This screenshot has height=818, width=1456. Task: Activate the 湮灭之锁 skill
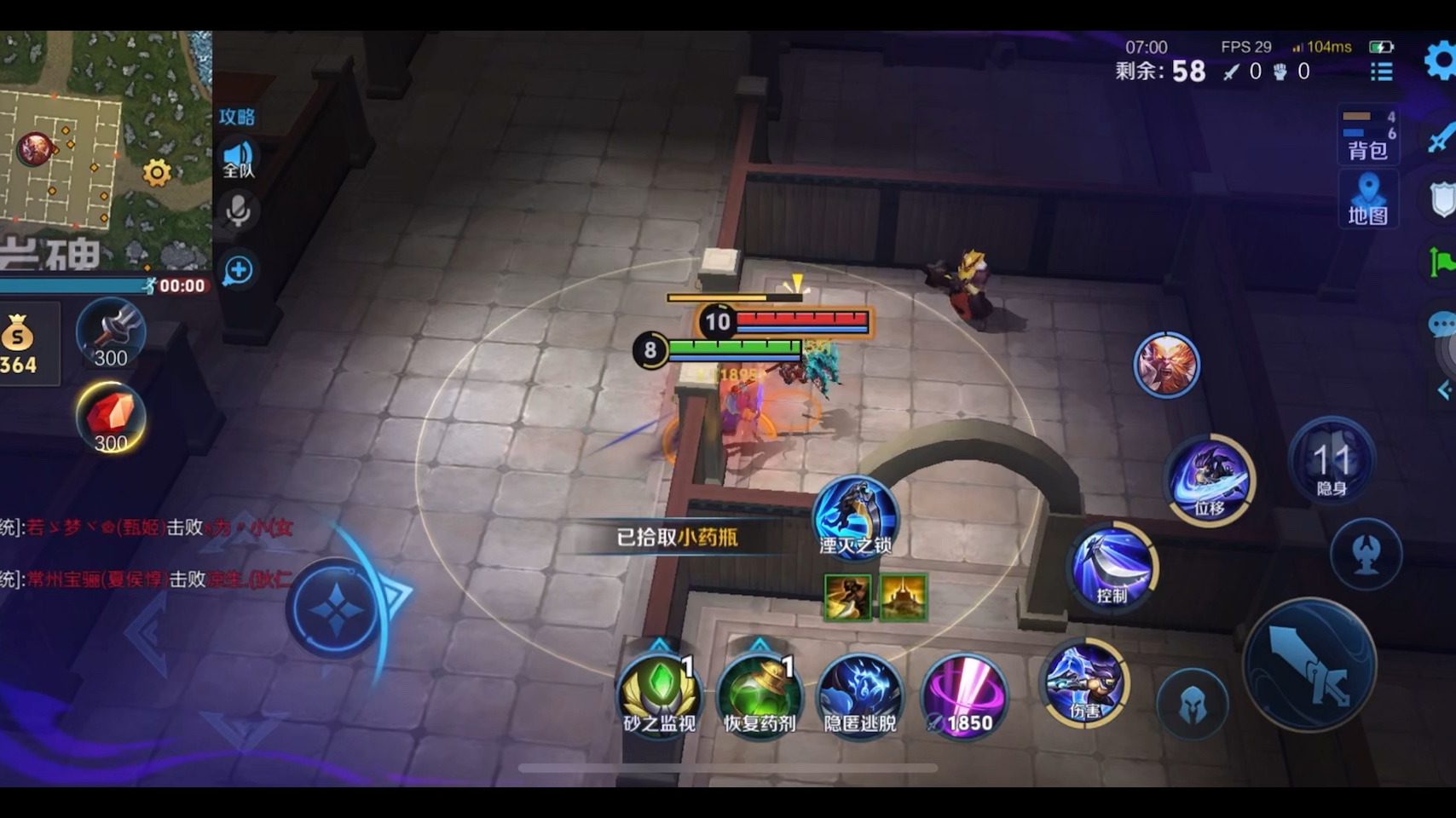[x=855, y=516]
